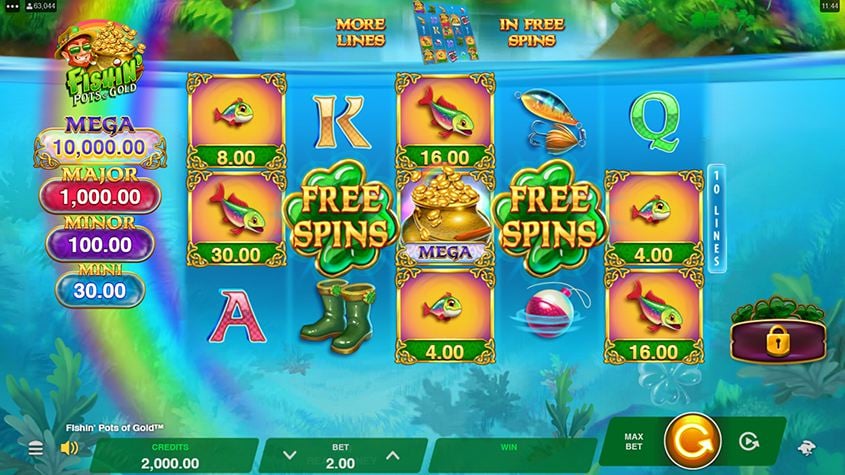Toggle quick spin with the rabbit icon
Viewport: 845px width, 475px height.
[807, 449]
